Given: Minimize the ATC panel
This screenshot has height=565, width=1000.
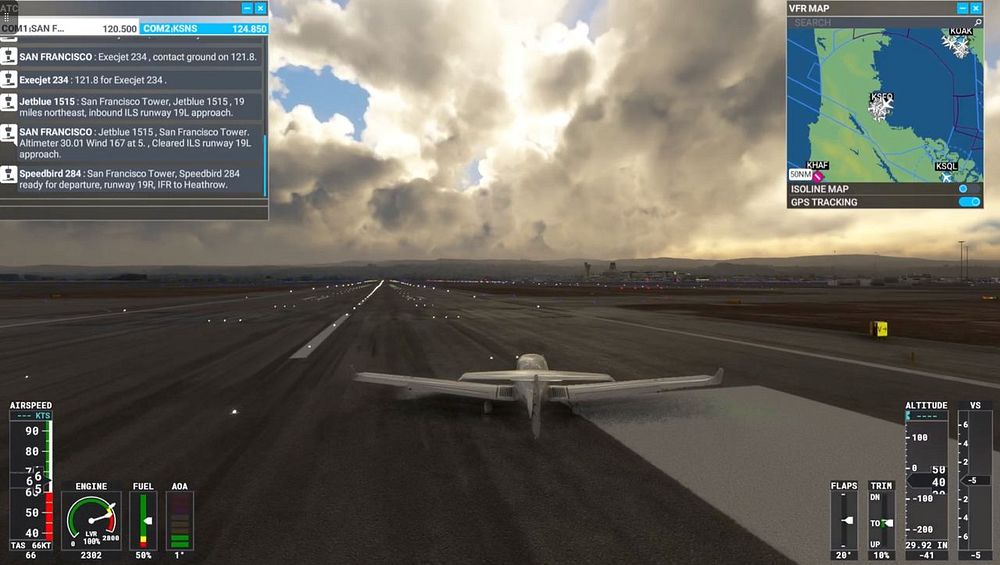Looking at the screenshot, I should tap(247, 8).
